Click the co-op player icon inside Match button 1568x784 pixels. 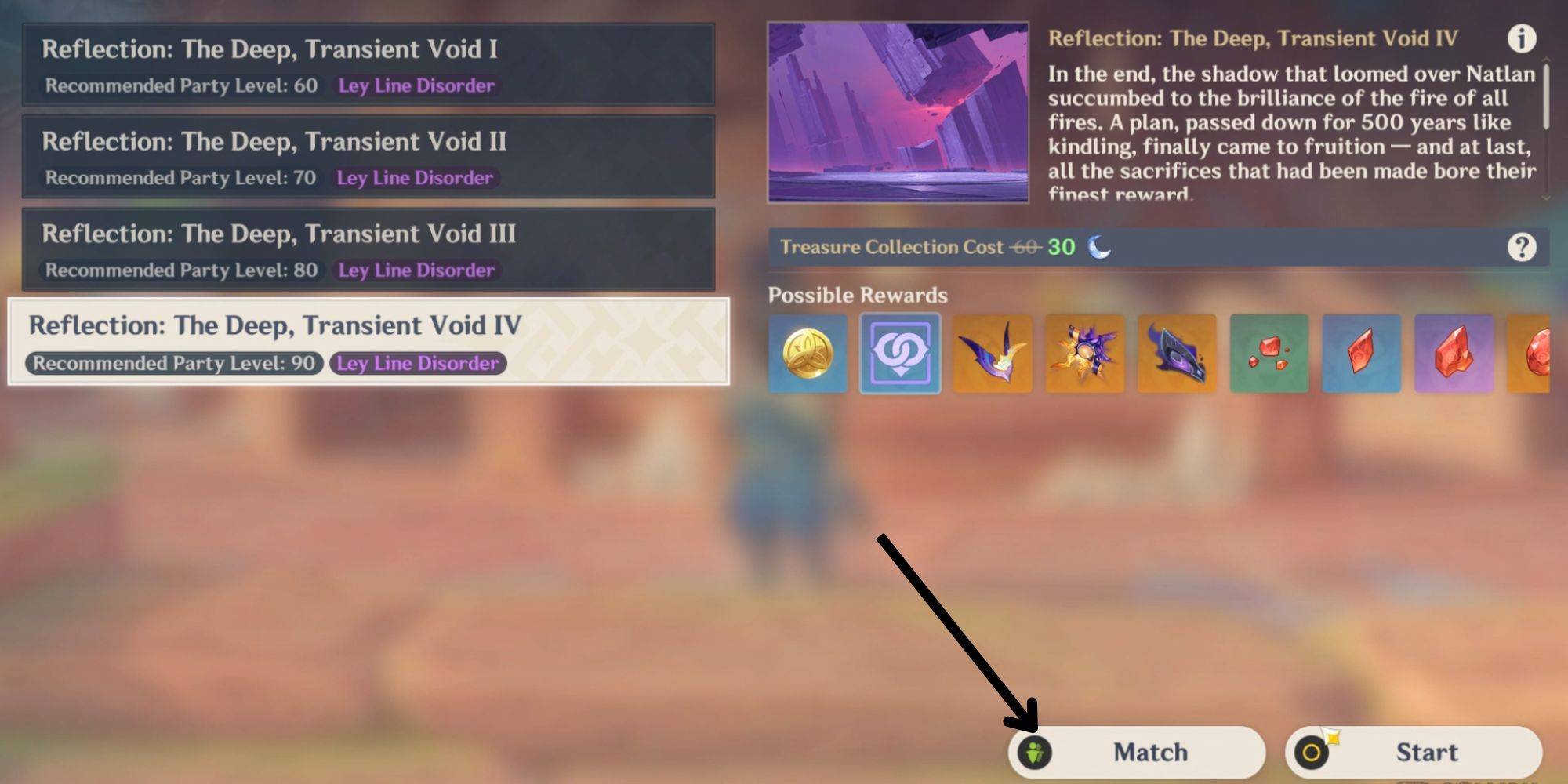pos(1036,751)
